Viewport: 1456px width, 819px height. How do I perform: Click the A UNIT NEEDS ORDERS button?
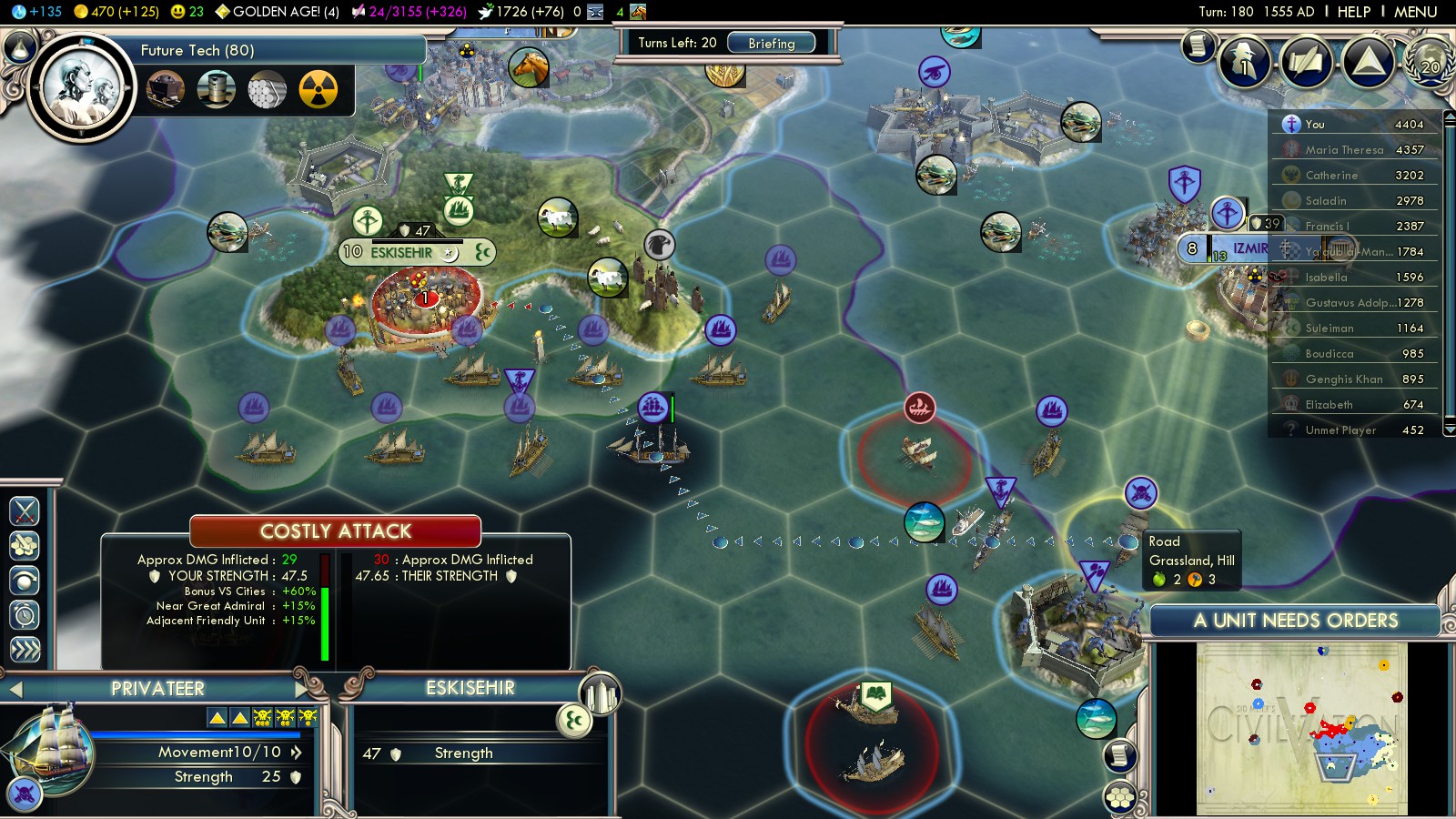click(x=1294, y=621)
